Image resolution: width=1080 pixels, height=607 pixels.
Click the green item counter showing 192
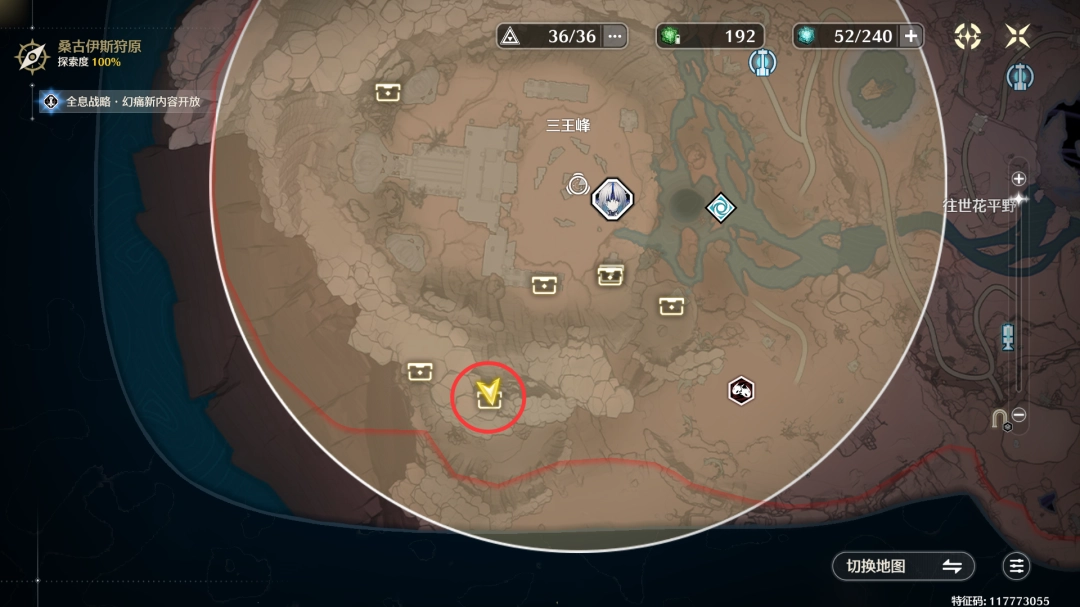point(710,36)
